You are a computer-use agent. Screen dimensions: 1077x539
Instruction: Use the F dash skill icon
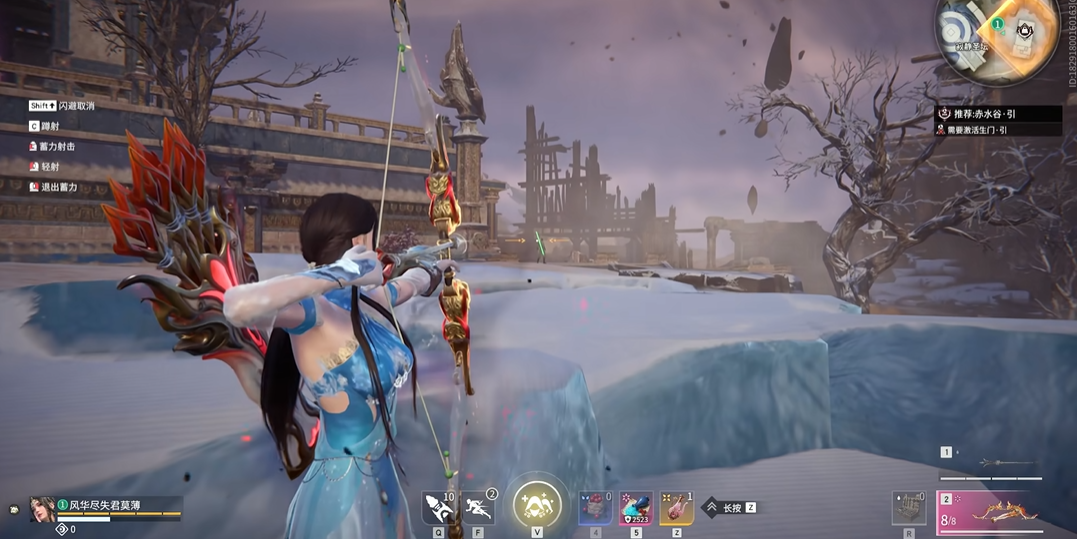[x=477, y=509]
